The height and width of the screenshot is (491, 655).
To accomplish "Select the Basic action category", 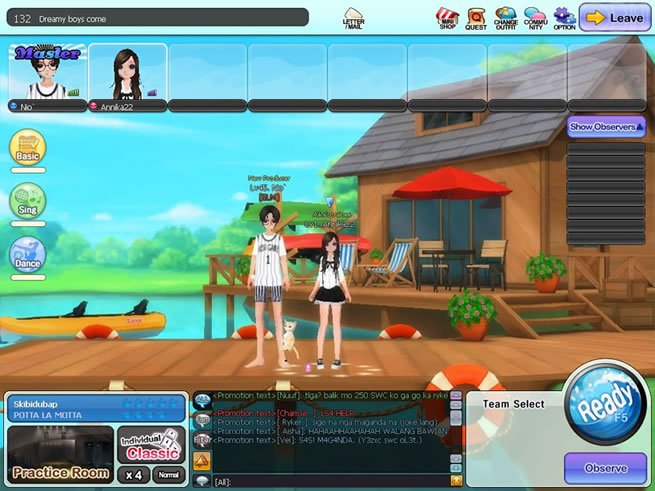I will [x=28, y=148].
